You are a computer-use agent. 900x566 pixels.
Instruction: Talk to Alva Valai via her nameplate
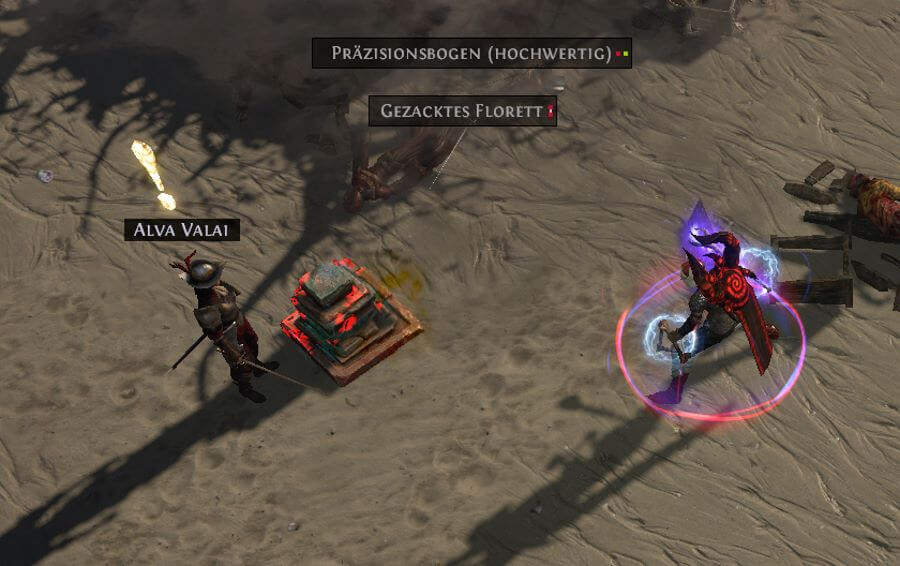[182, 230]
